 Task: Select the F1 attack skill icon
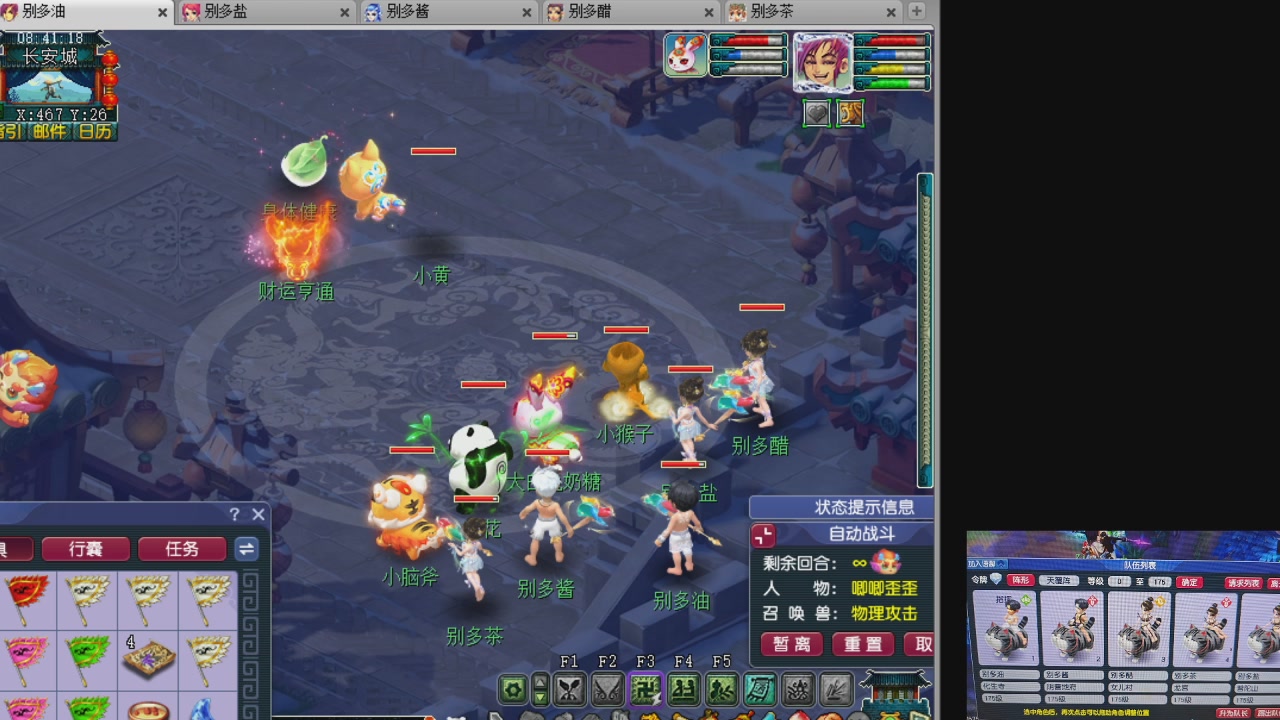(570, 689)
